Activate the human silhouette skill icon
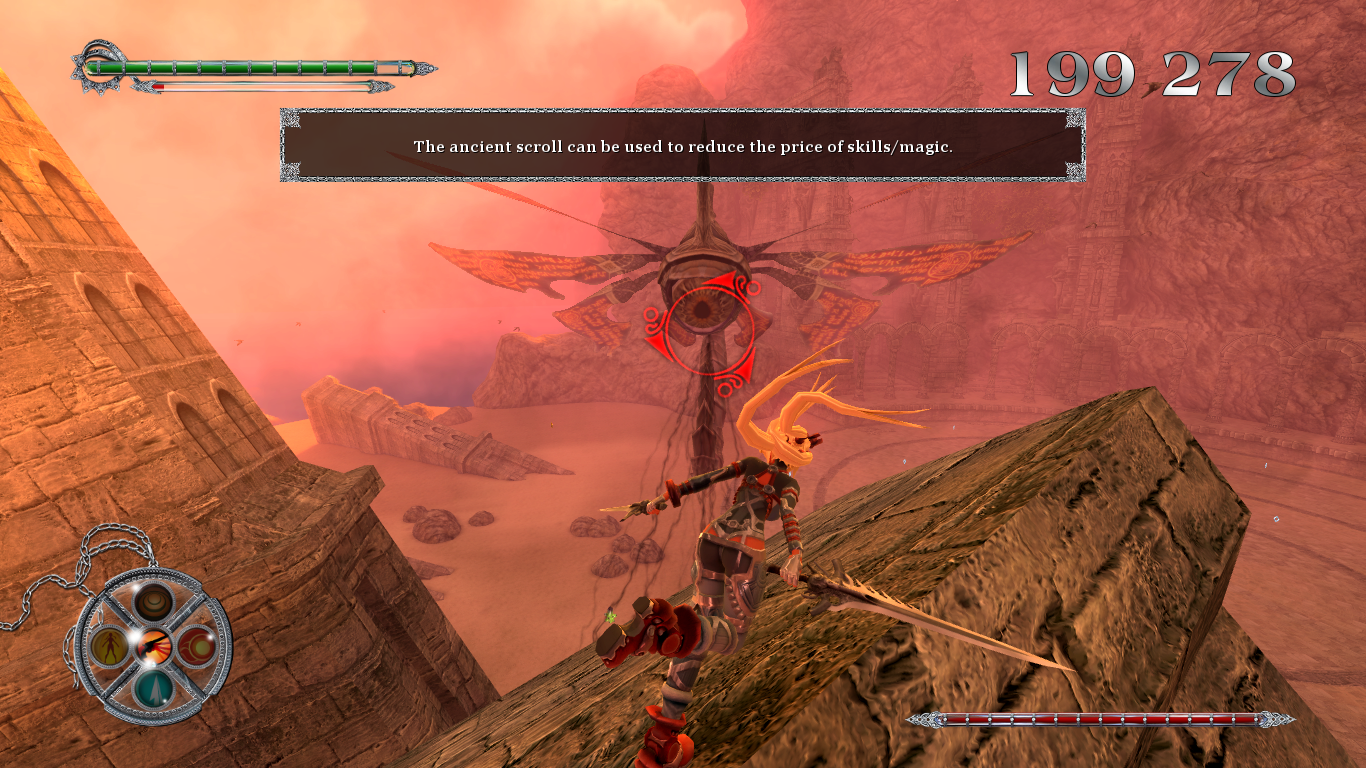This screenshot has height=768, width=1366. pyautogui.click(x=109, y=647)
